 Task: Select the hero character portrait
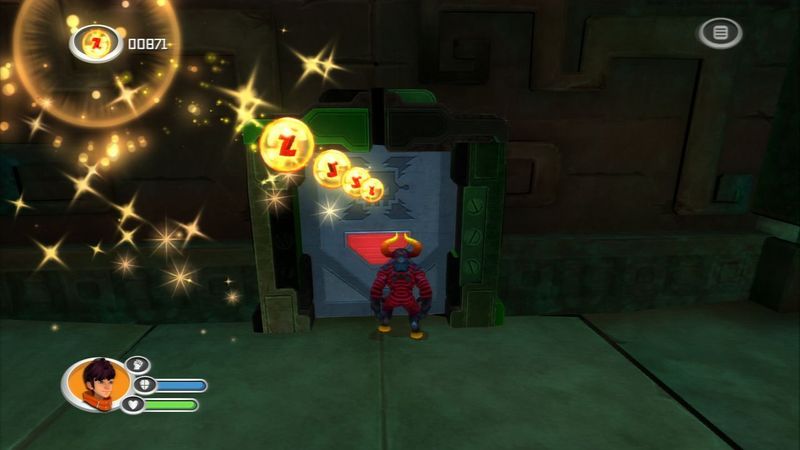coord(96,386)
